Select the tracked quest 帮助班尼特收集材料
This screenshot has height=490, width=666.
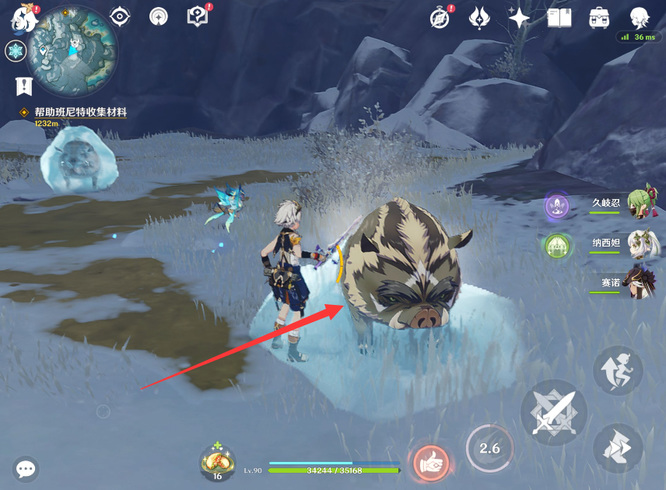[80, 112]
